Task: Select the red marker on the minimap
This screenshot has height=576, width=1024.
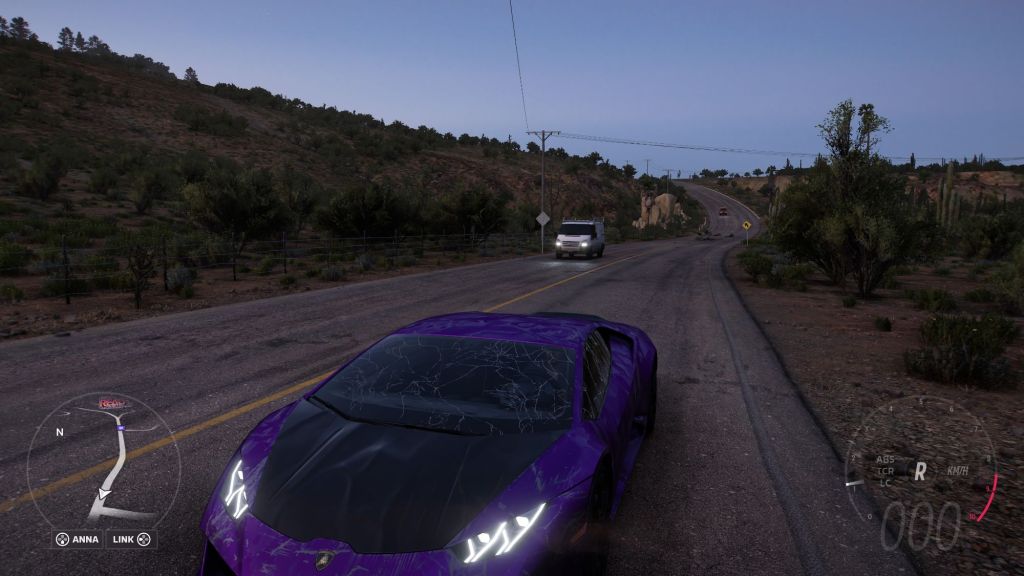Action: click(111, 402)
